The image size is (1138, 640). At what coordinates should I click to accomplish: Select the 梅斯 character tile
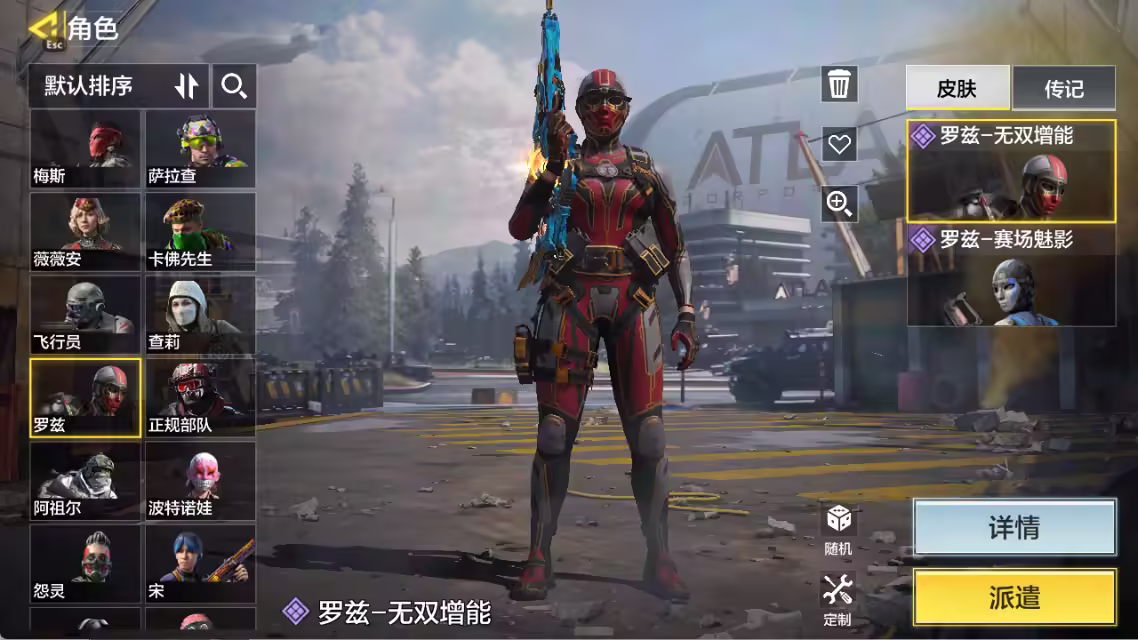click(x=86, y=150)
